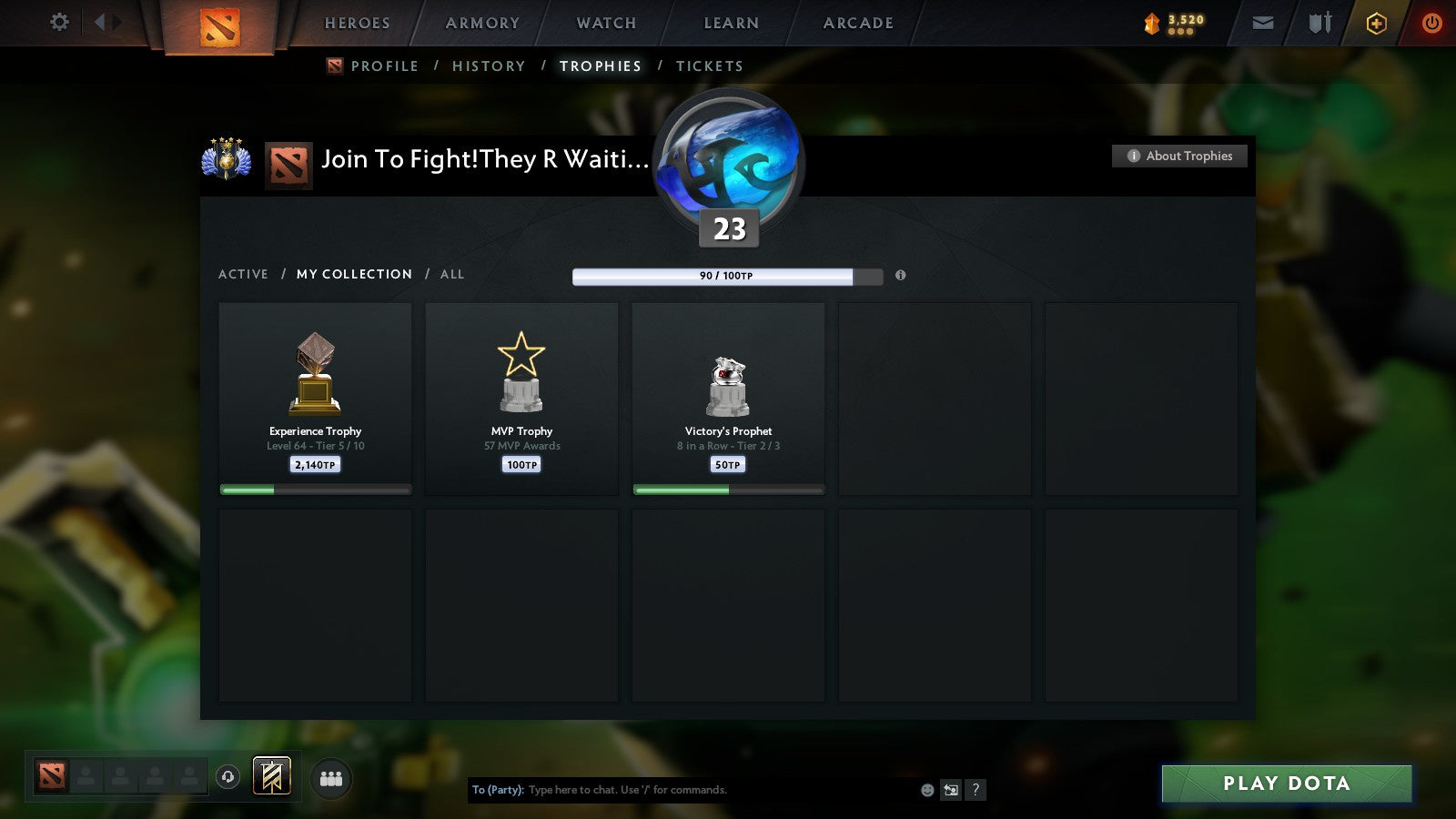Click the About Trophies button
The width and height of the screenshot is (1456, 819).
click(x=1179, y=156)
